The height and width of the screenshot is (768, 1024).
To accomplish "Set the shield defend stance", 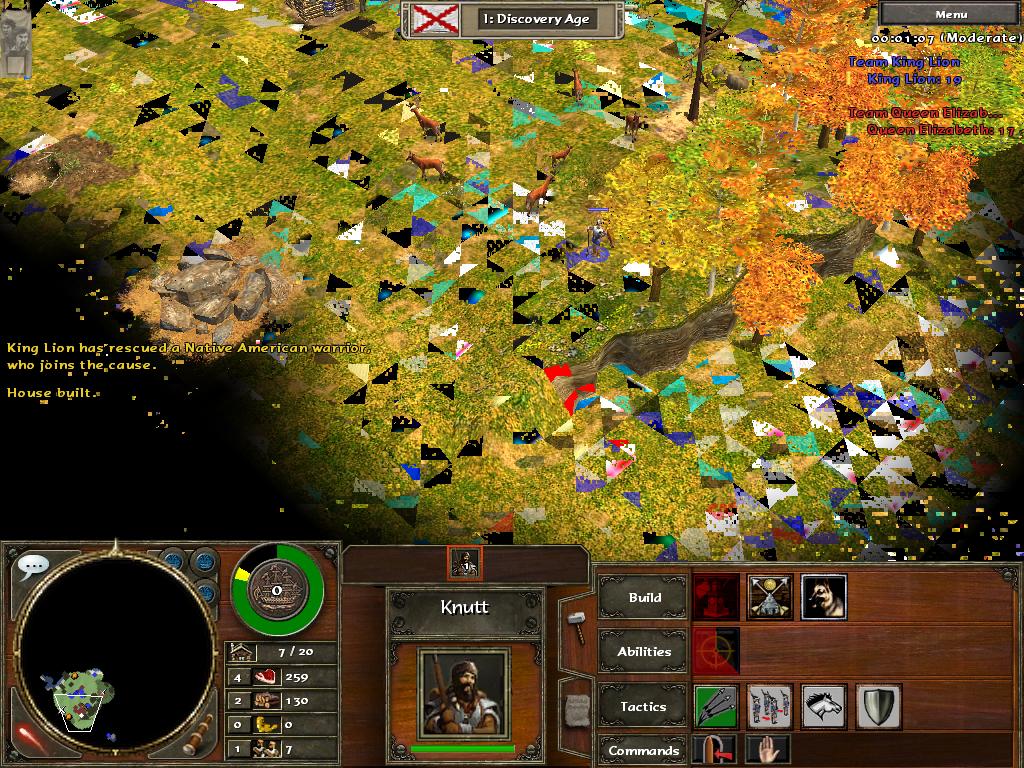I will coord(878,706).
